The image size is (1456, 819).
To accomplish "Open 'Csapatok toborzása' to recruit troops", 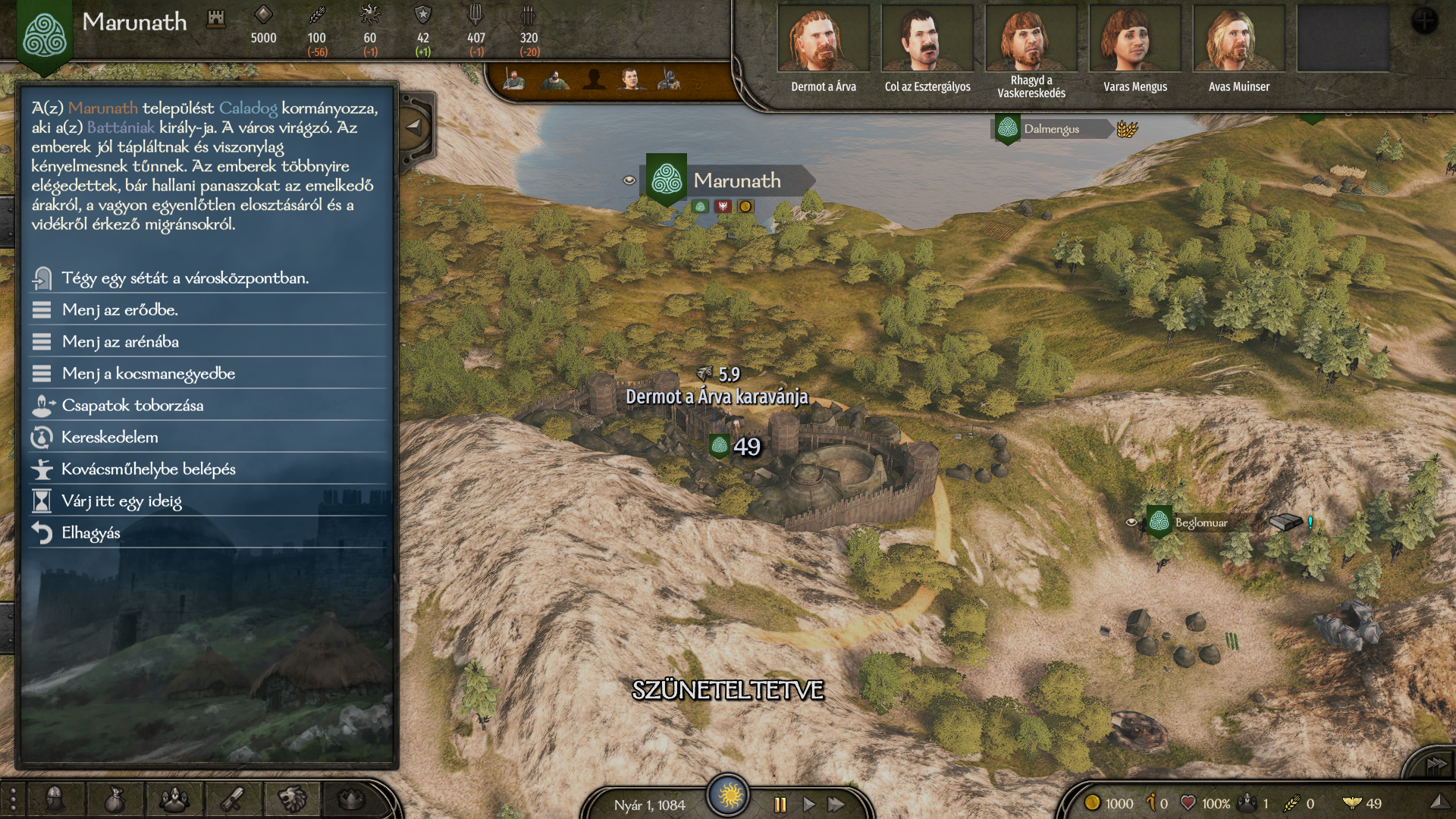I will [x=133, y=406].
